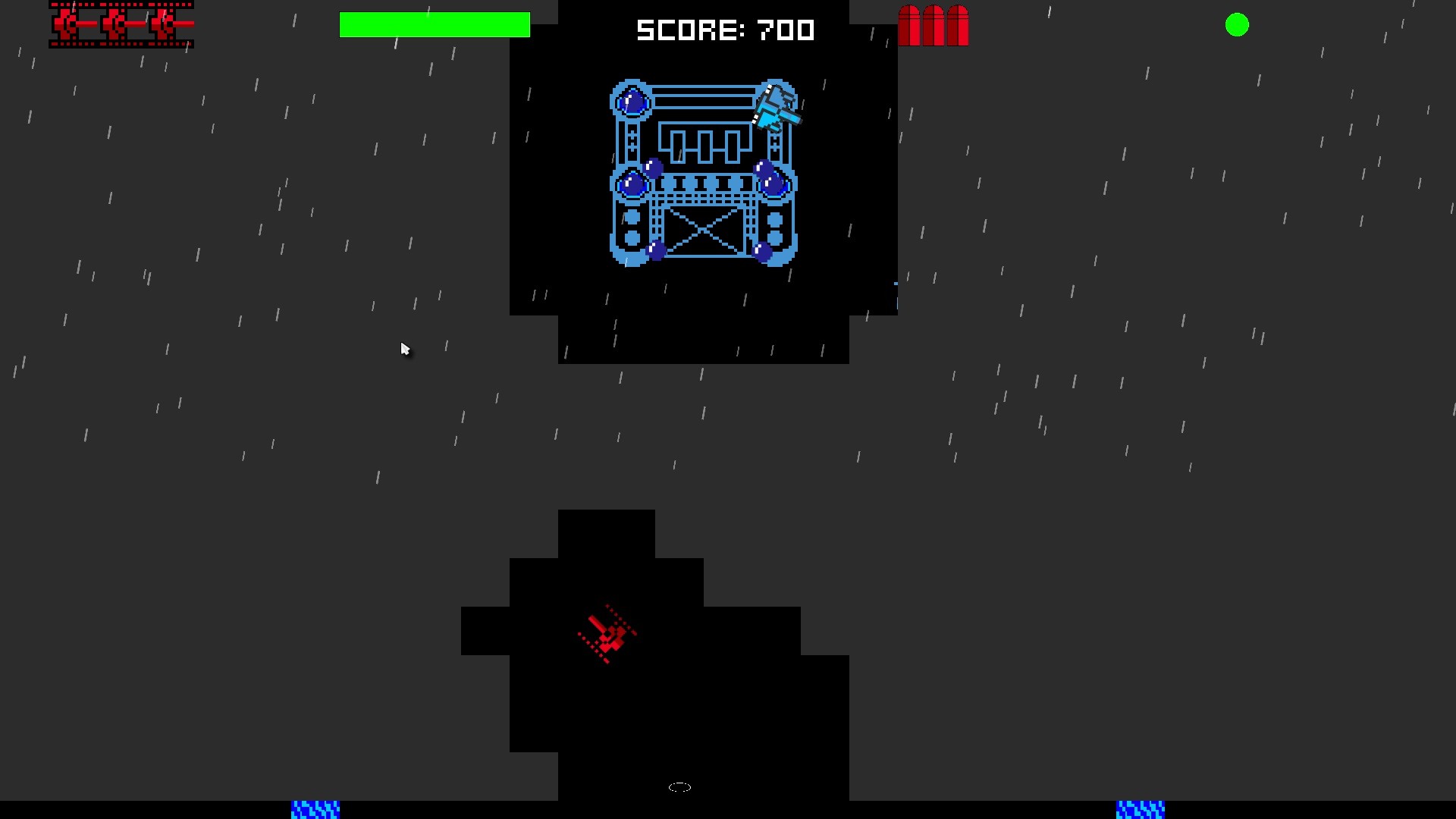Viewport: 1456px width, 819px height.
Task: Select the left blue water tile at bottom
Action: [x=314, y=810]
